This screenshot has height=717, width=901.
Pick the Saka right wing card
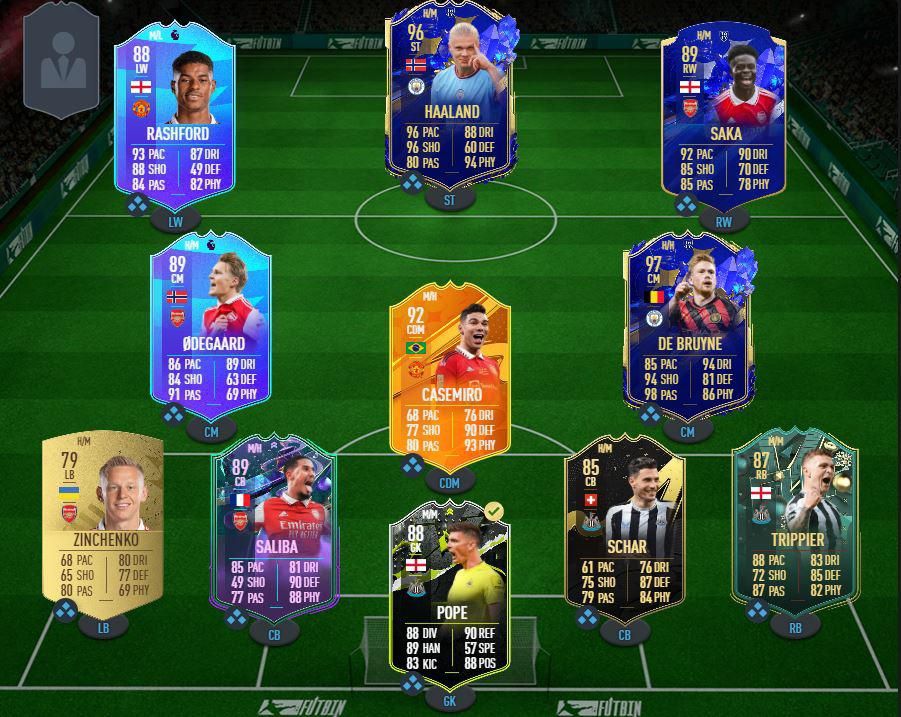click(723, 110)
